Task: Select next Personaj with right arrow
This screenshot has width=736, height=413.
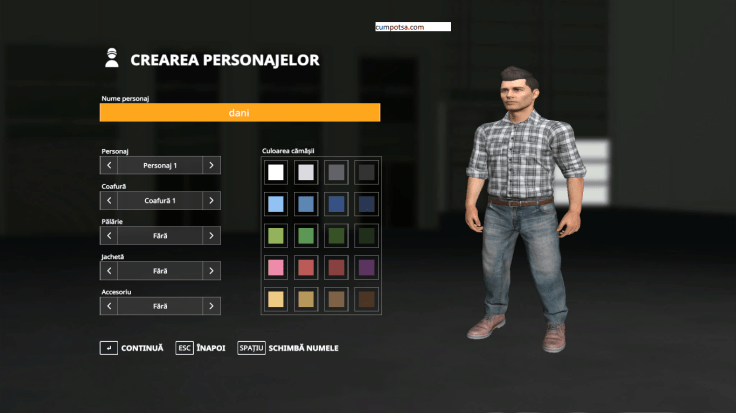Action: pos(211,165)
